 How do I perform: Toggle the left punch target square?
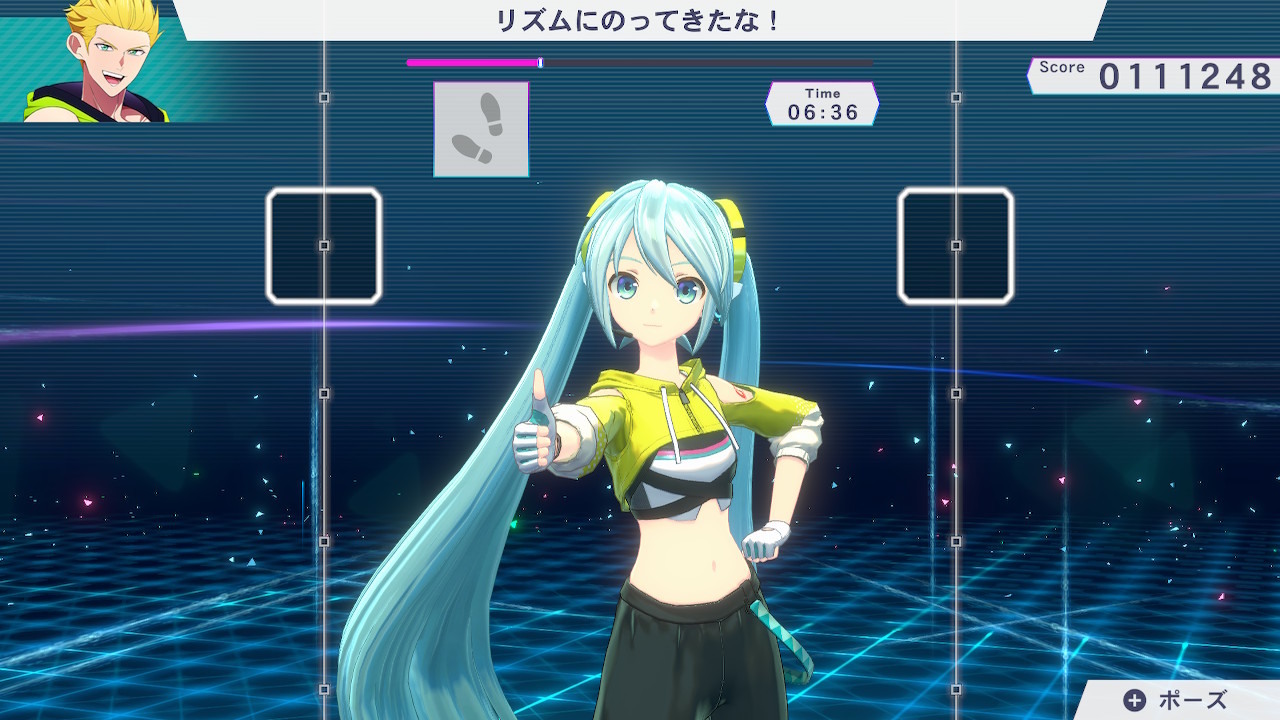coord(322,245)
